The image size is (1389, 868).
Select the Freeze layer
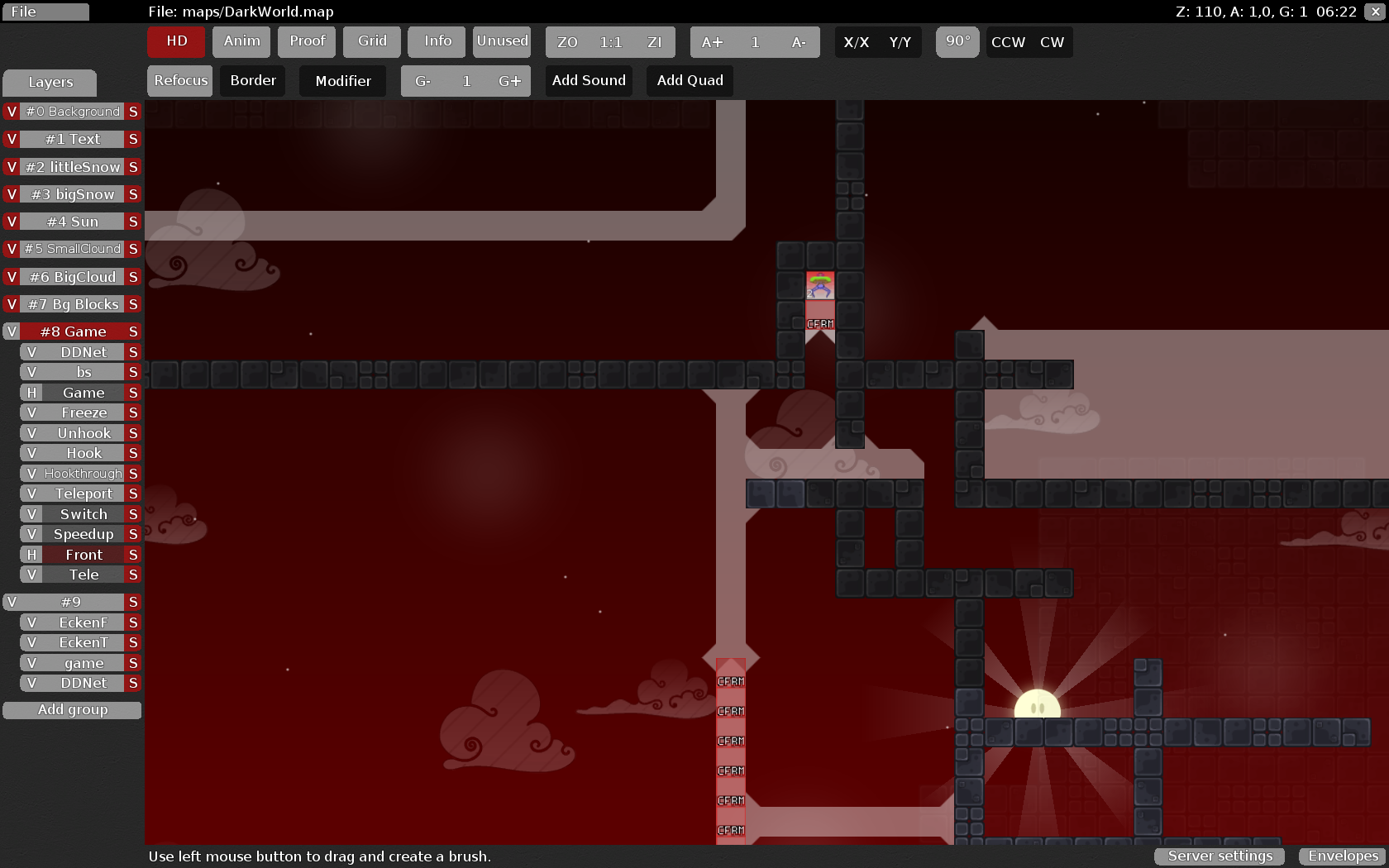click(84, 413)
